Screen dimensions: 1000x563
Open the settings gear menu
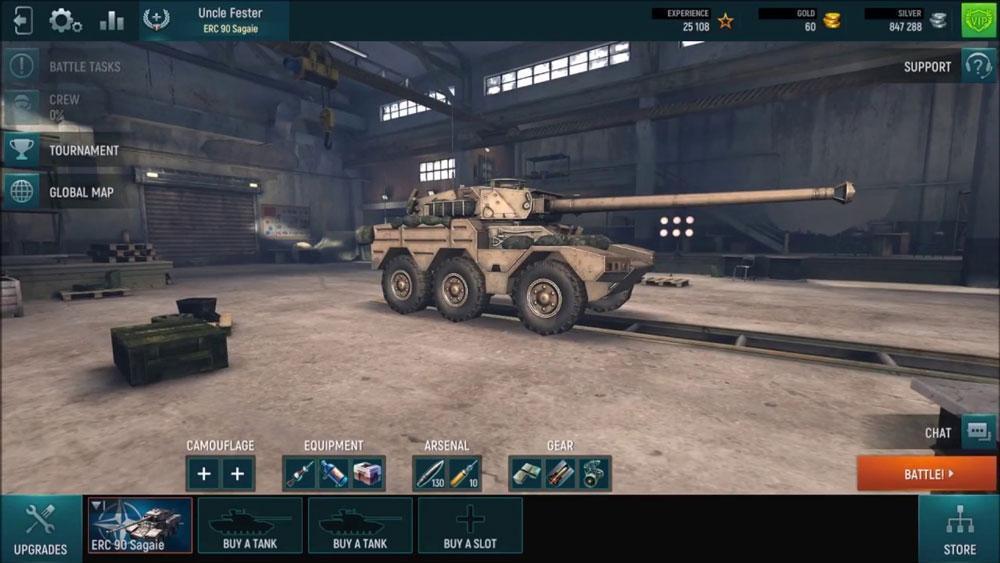(65, 20)
